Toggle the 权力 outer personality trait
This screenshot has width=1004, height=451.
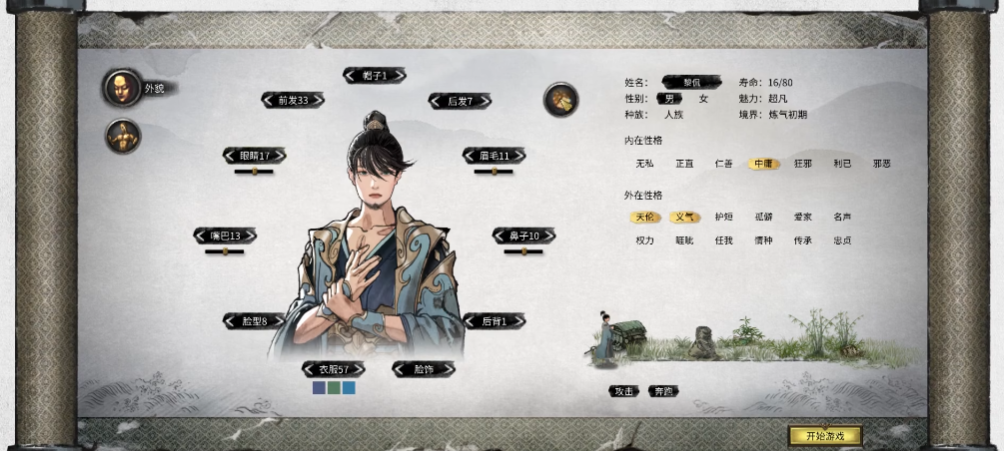(x=645, y=241)
